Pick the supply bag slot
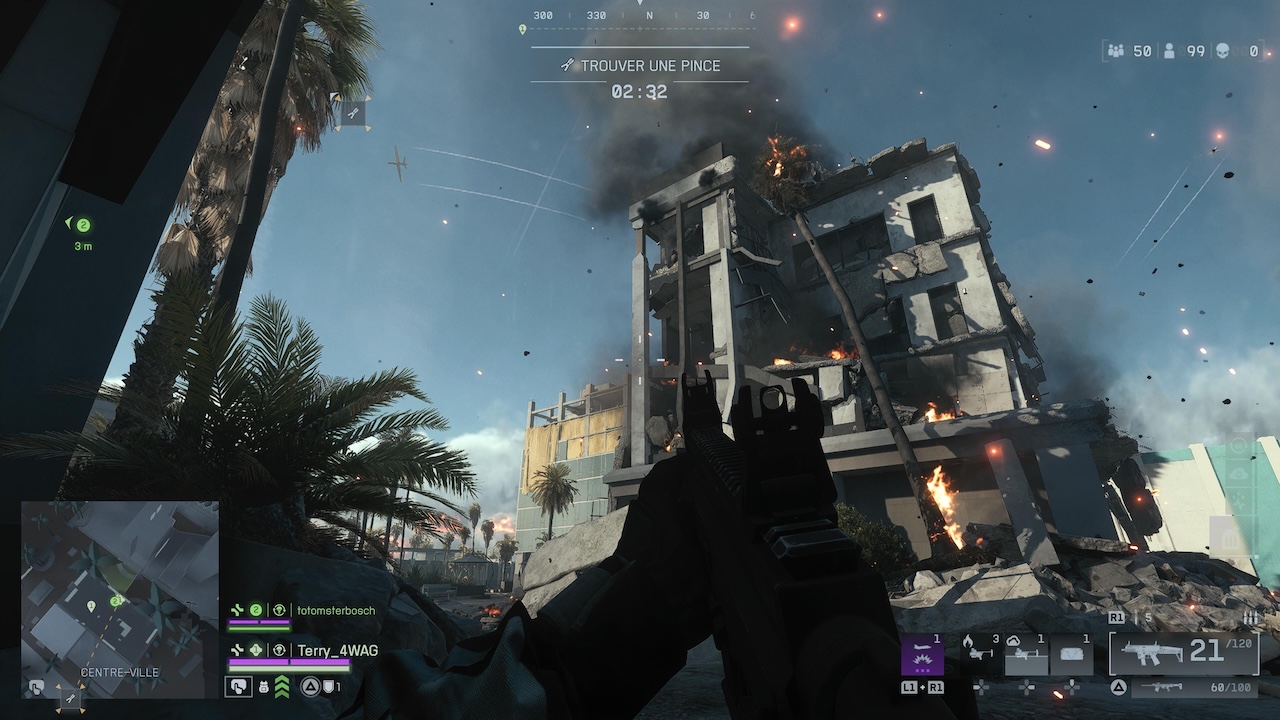 [x=1072, y=656]
